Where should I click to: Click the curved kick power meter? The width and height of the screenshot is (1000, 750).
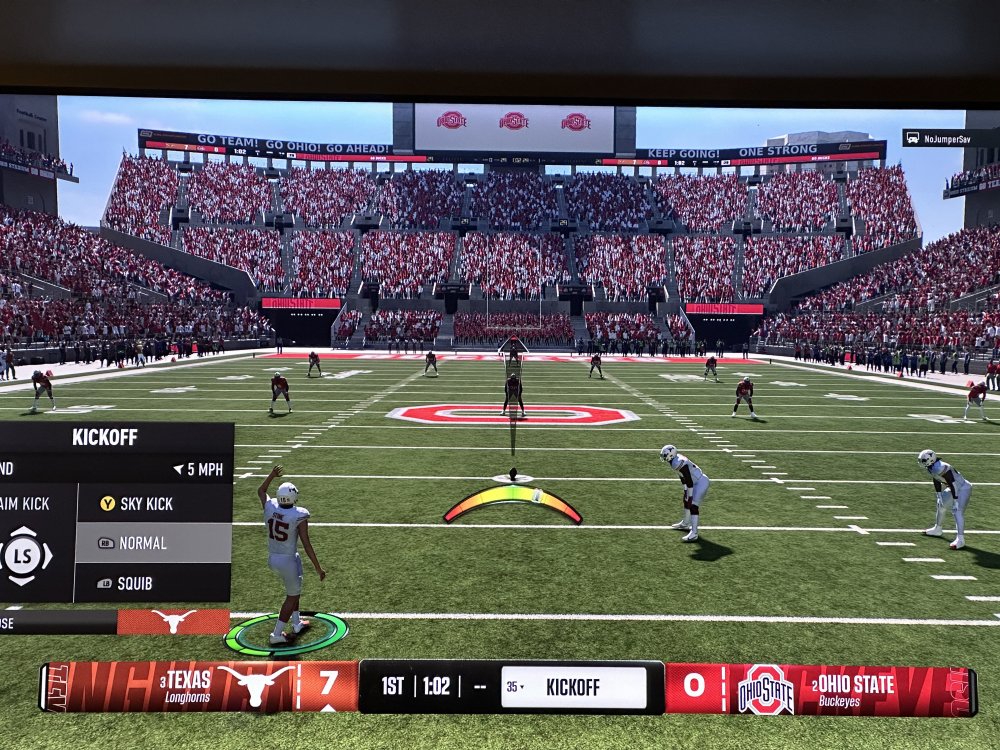pyautogui.click(x=513, y=500)
